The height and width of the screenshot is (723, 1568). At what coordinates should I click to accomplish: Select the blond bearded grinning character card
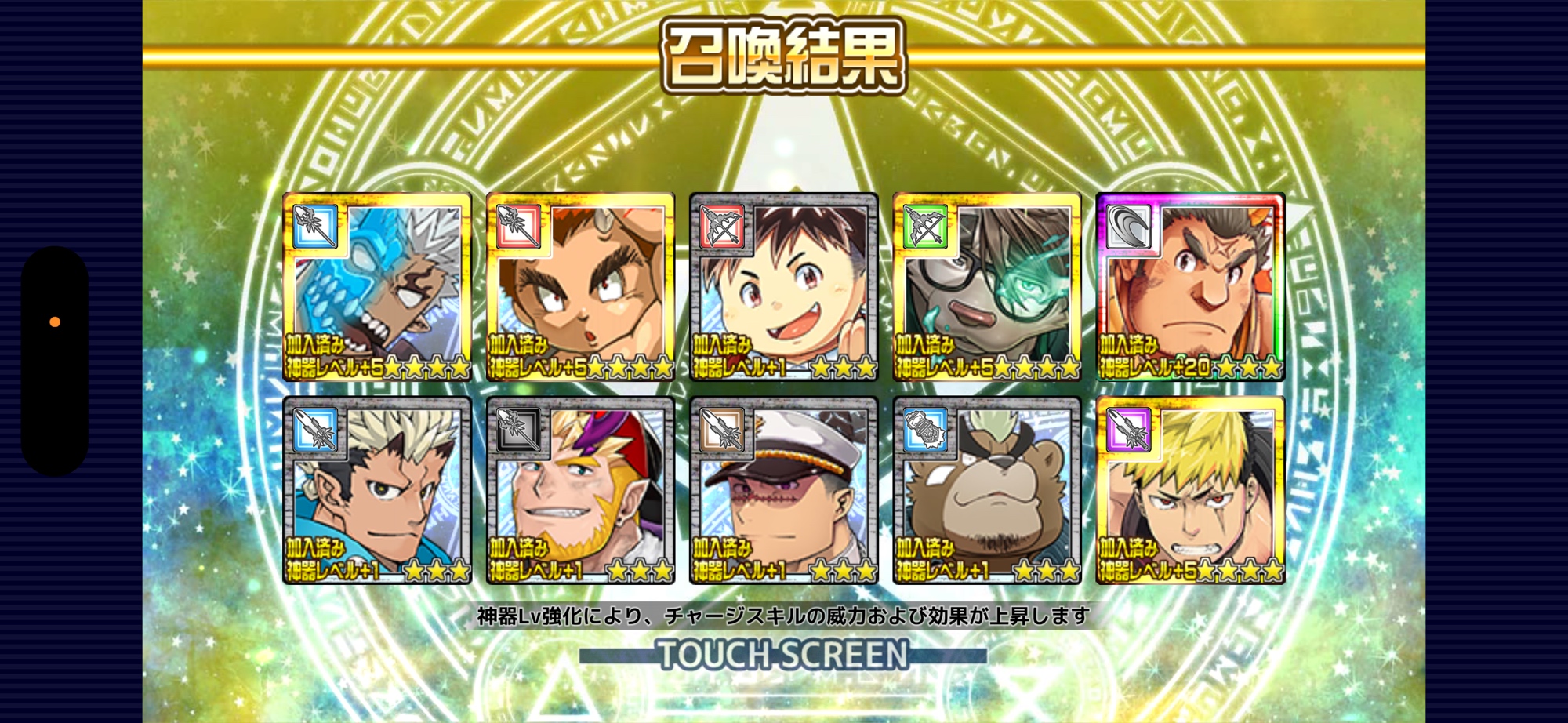pos(580,491)
